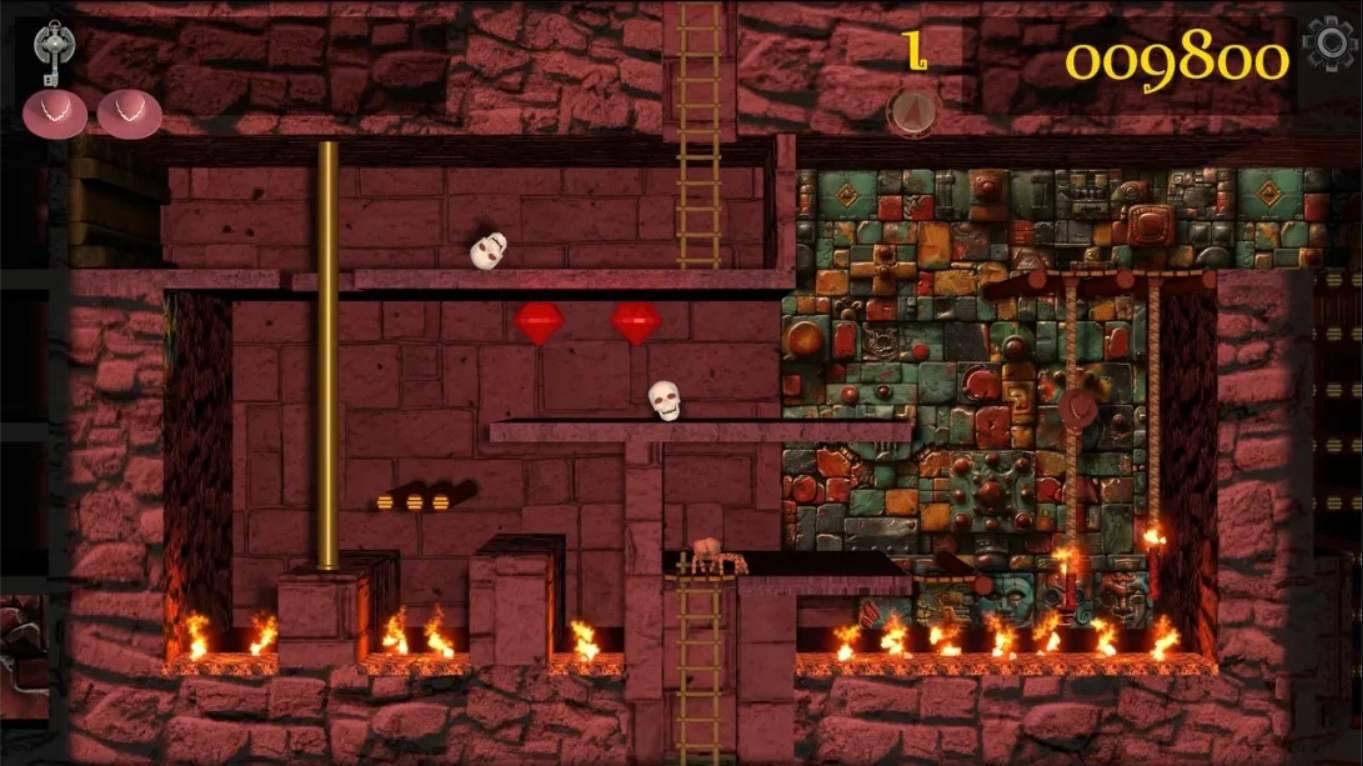Click the spider on the lower platform
Image resolution: width=1363 pixels, height=766 pixels.
click(x=711, y=550)
